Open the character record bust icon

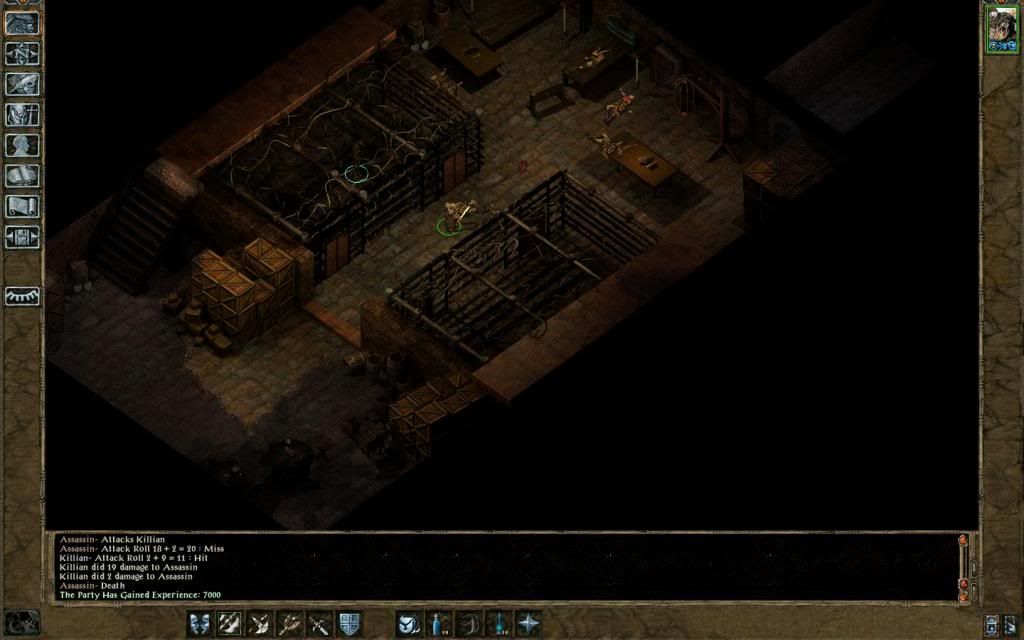pyautogui.click(x=22, y=146)
